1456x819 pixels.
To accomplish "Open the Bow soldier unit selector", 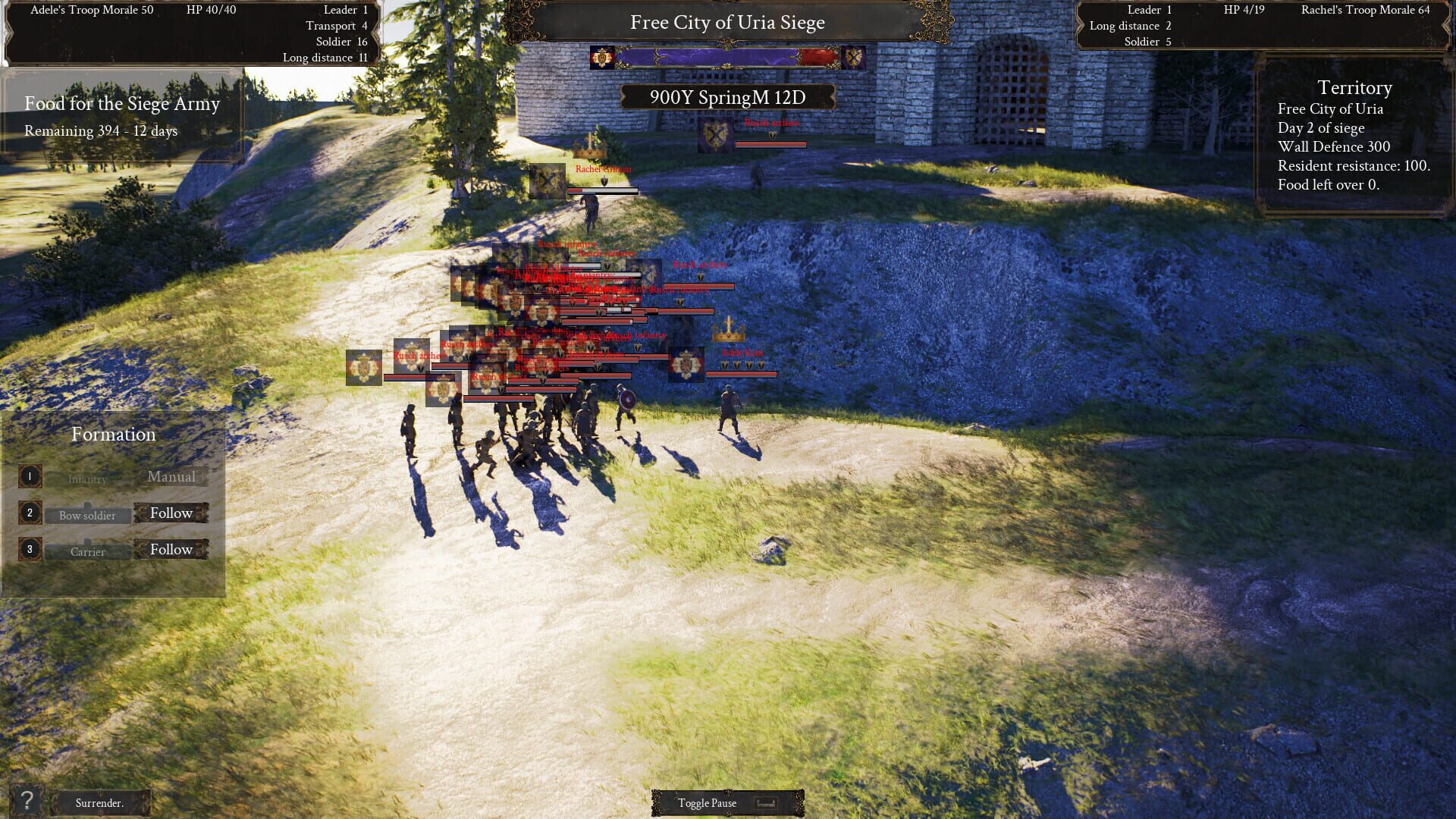I will tap(86, 515).
